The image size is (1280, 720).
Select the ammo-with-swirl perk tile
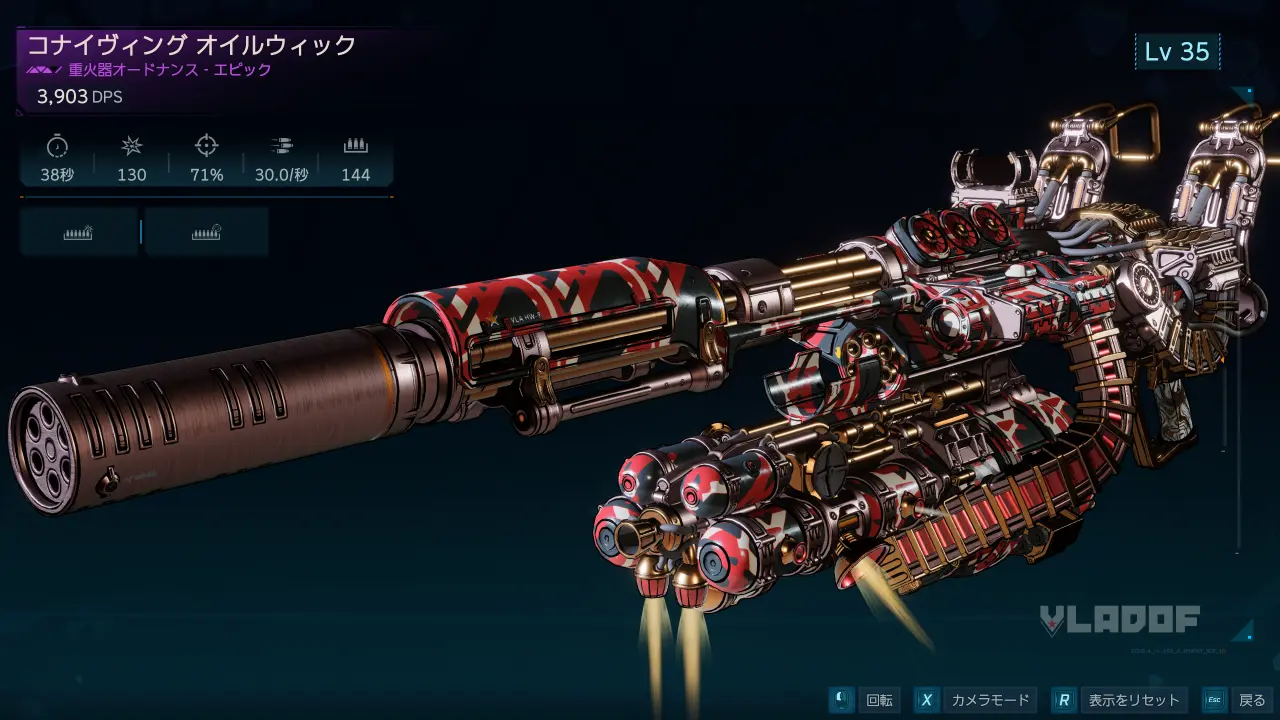click(206, 232)
